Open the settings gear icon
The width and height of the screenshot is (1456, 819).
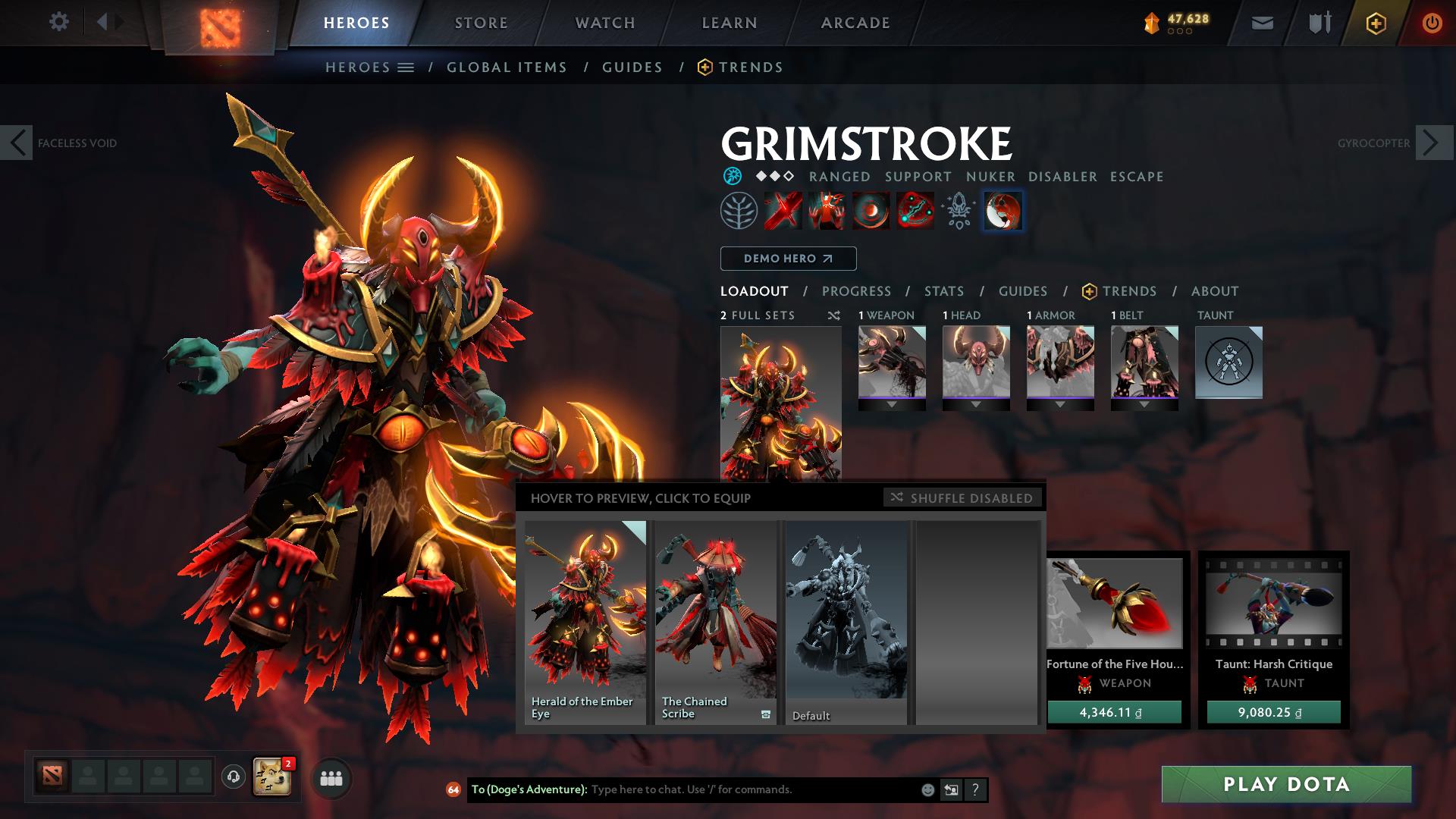click(x=59, y=22)
